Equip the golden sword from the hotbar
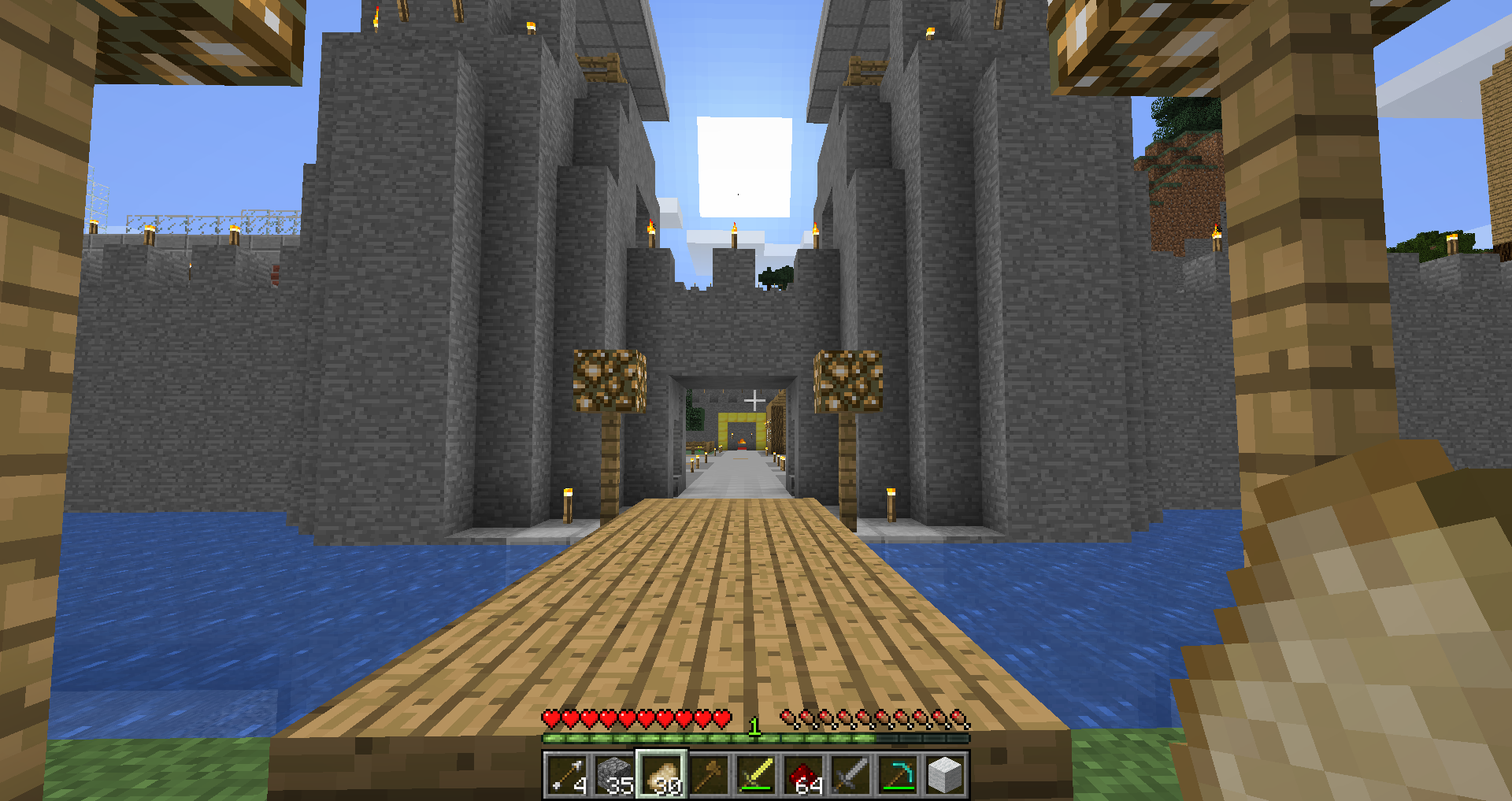 pyautogui.click(x=756, y=775)
